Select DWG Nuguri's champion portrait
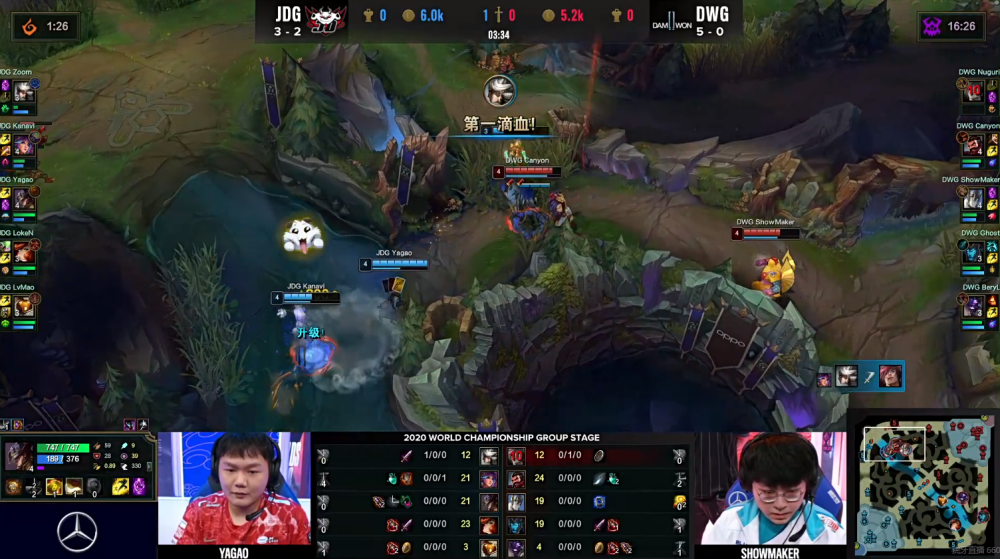The height and width of the screenshot is (559, 1000). pyautogui.click(x=974, y=92)
